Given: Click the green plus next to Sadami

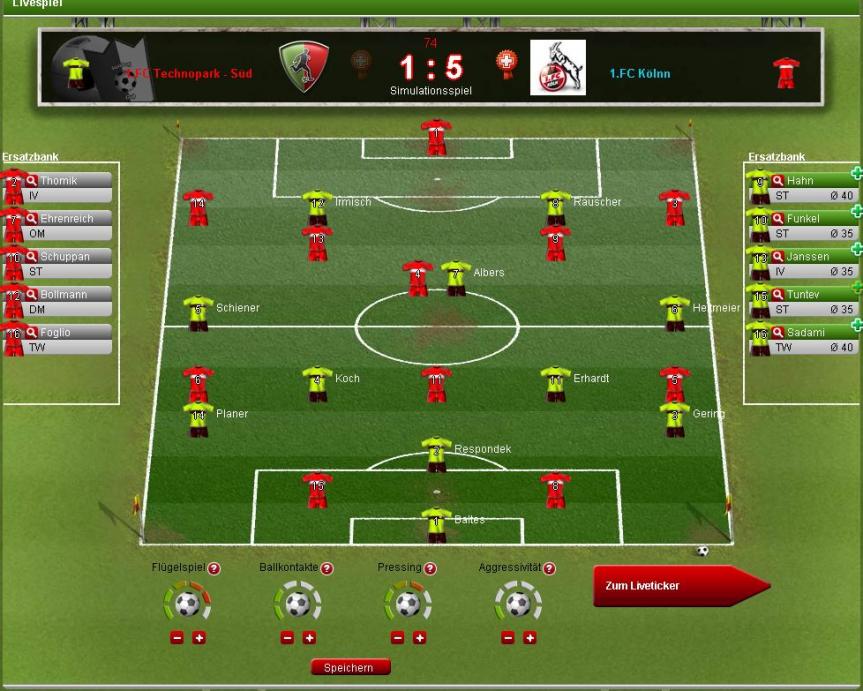Looking at the screenshot, I should (x=856, y=325).
